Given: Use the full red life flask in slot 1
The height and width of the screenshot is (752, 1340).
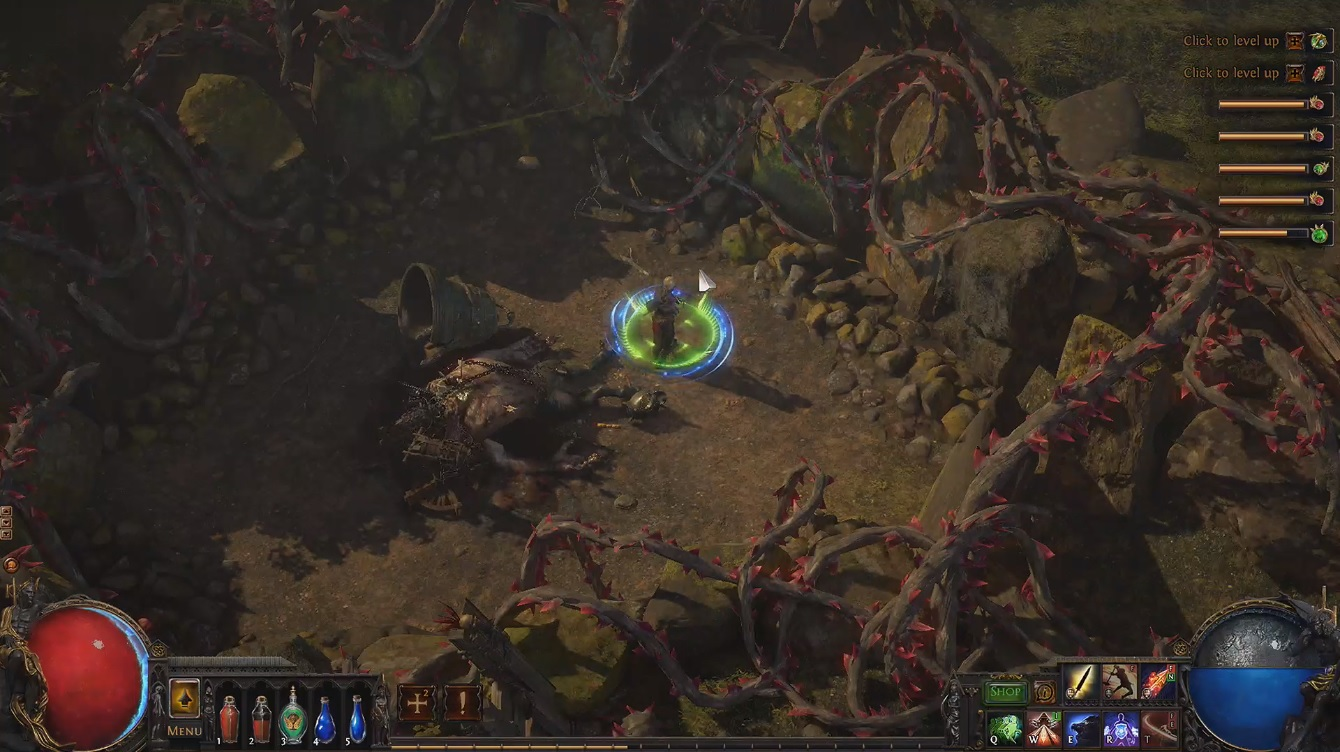Looking at the screenshot, I should [x=229, y=718].
